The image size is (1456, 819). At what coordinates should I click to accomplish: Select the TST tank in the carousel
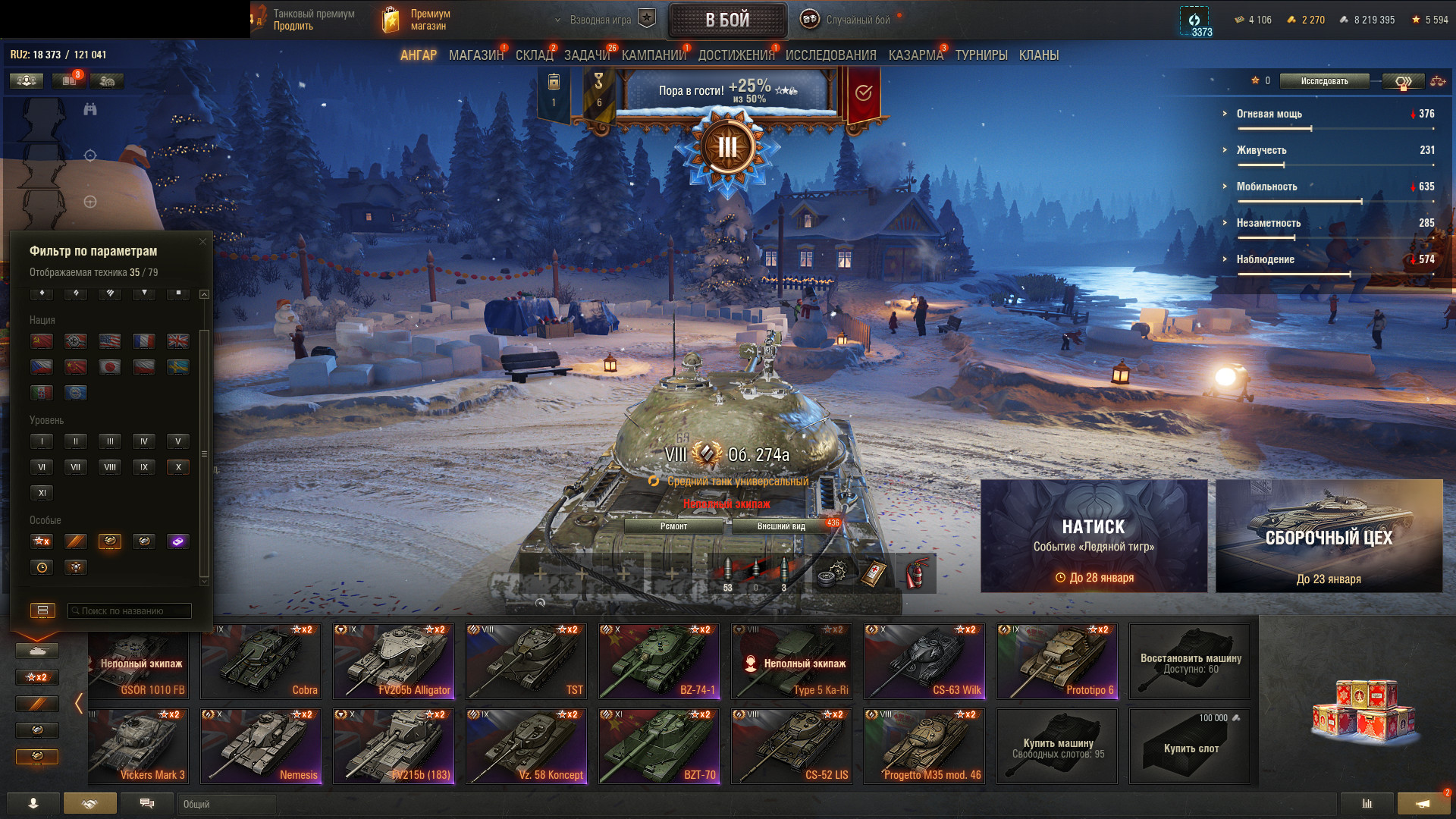pos(526,661)
